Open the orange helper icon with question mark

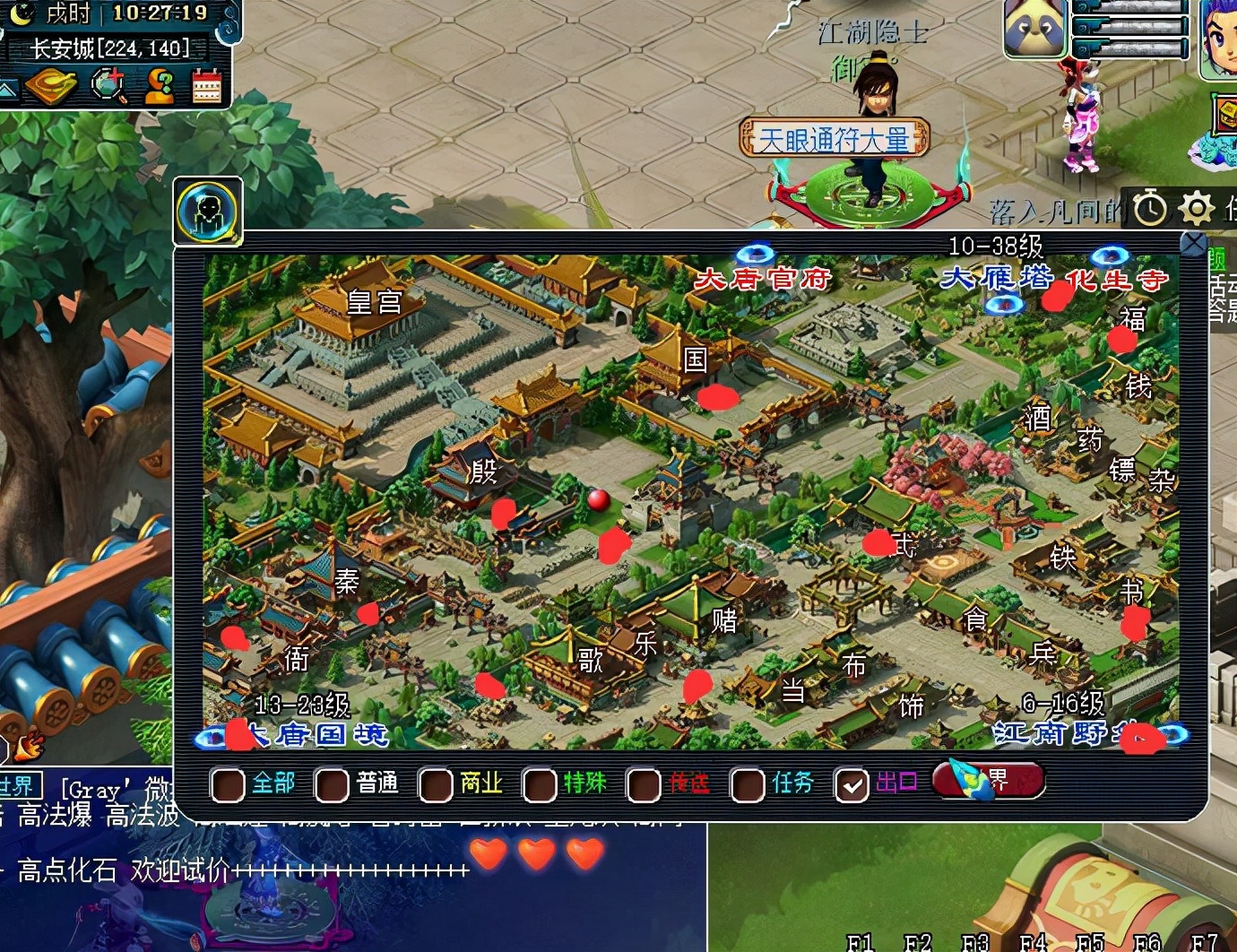click(160, 87)
